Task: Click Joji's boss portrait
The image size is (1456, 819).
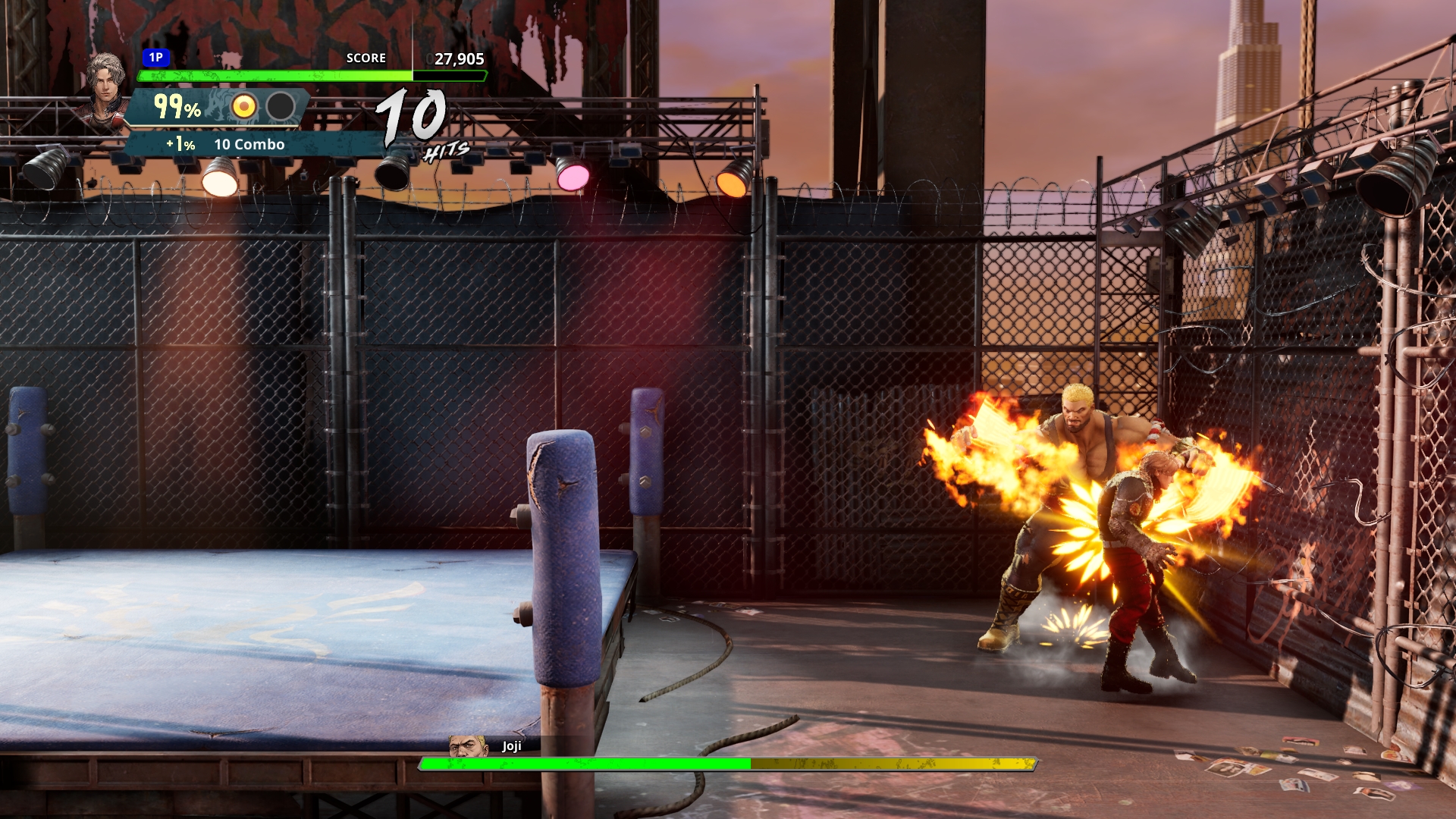Action: click(x=467, y=746)
